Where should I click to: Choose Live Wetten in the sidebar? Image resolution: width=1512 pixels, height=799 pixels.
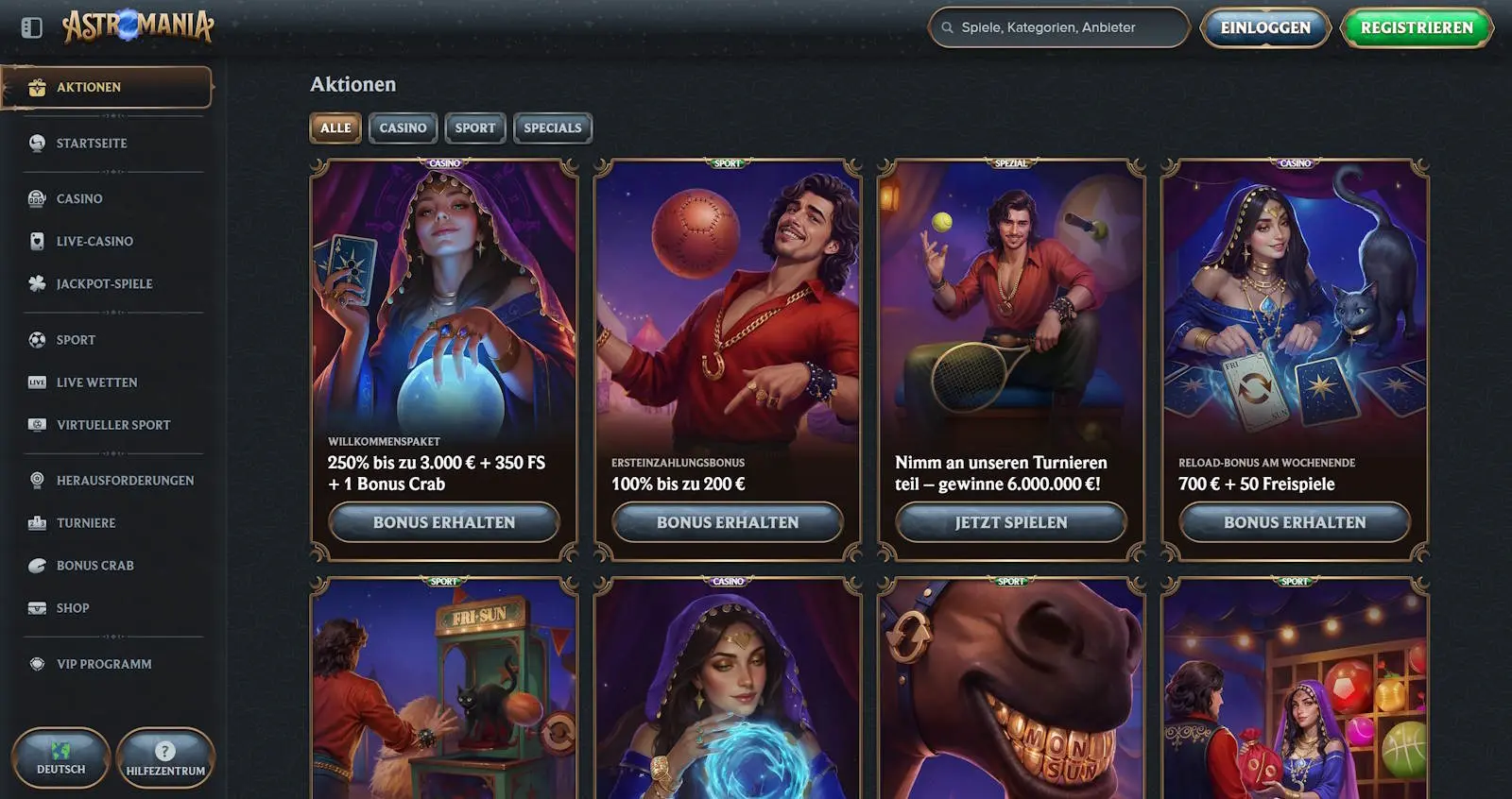96,382
